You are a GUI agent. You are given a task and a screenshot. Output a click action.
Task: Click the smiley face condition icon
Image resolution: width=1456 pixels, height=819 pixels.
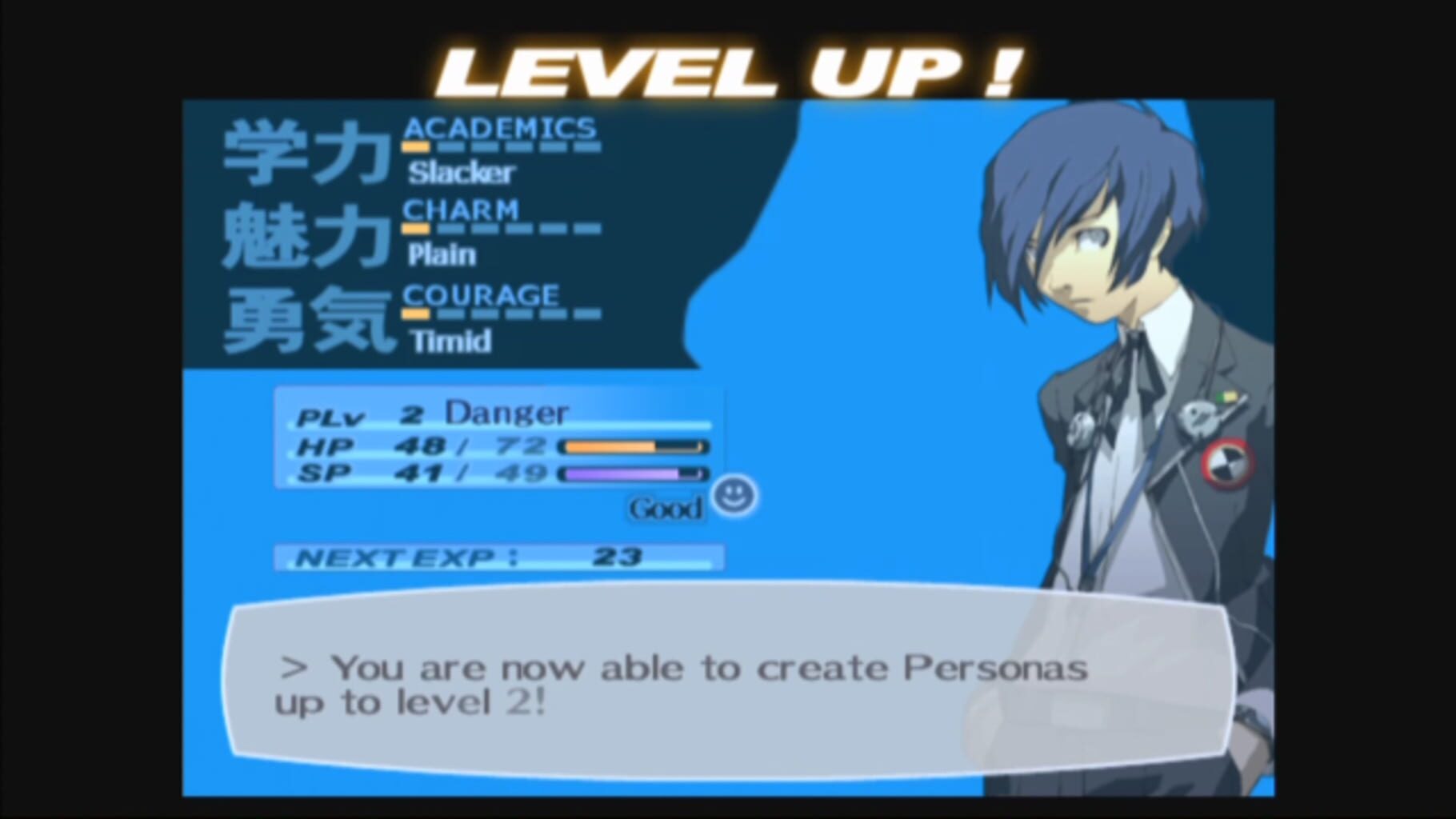[733, 497]
